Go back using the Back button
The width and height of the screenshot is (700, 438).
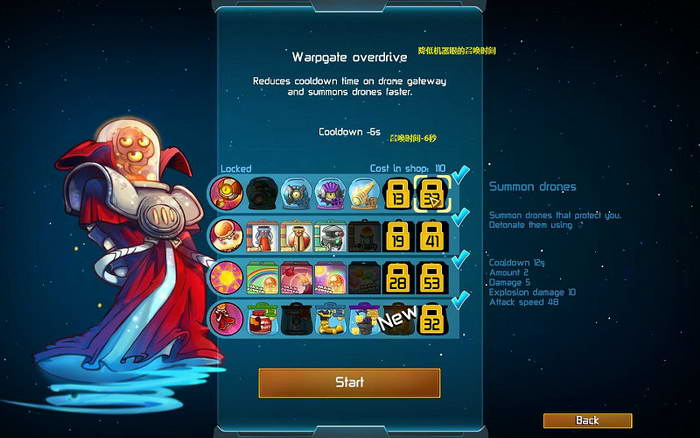(587, 420)
